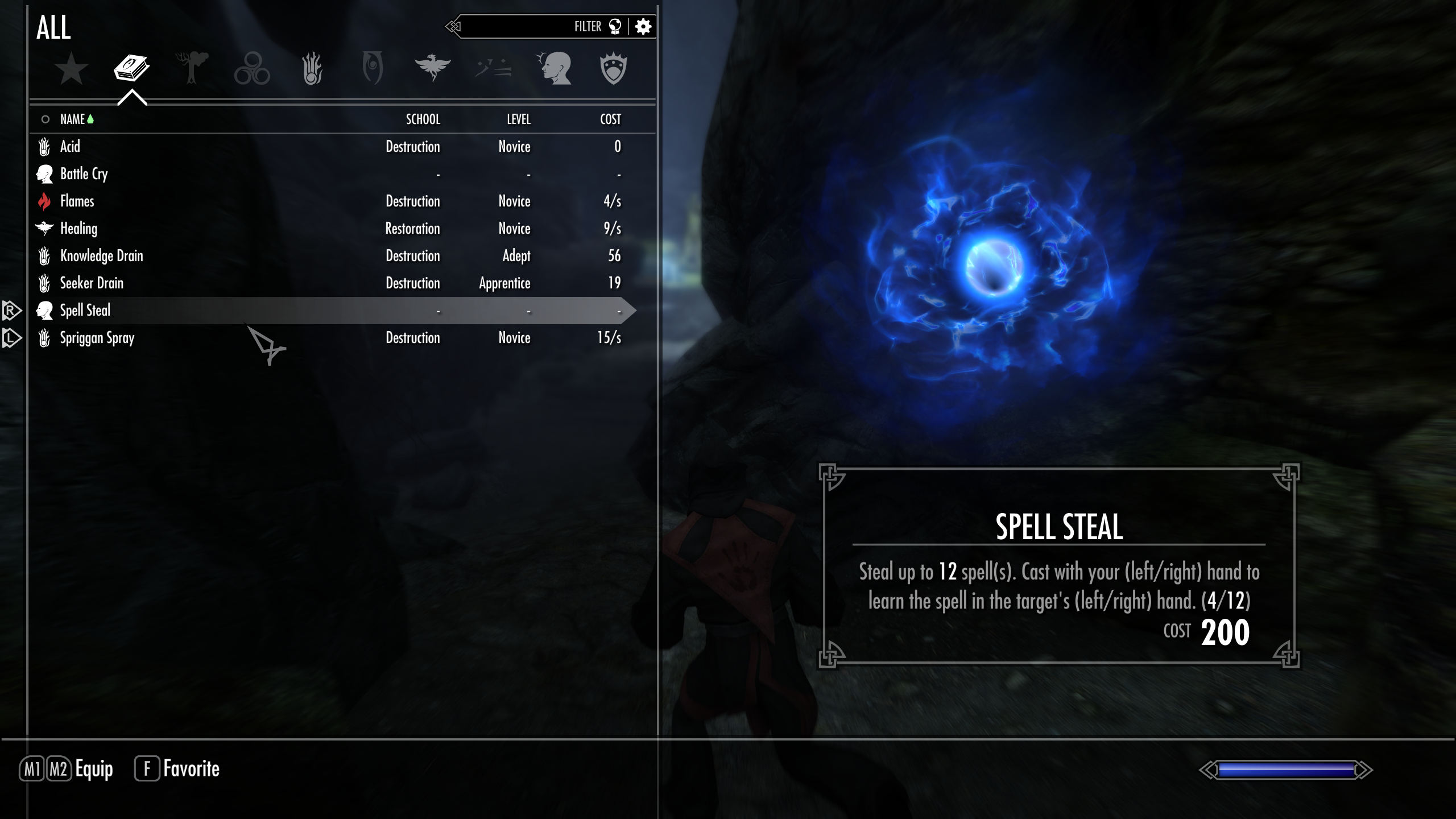Screen dimensions: 1456x819
Task: Show favorites with the star tab
Action: point(71,69)
